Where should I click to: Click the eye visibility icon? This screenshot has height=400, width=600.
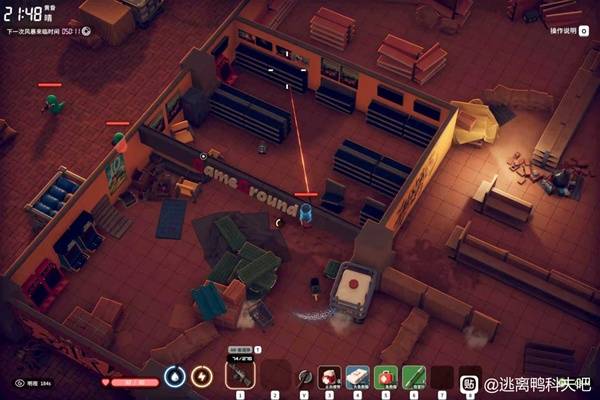[x=20, y=382]
